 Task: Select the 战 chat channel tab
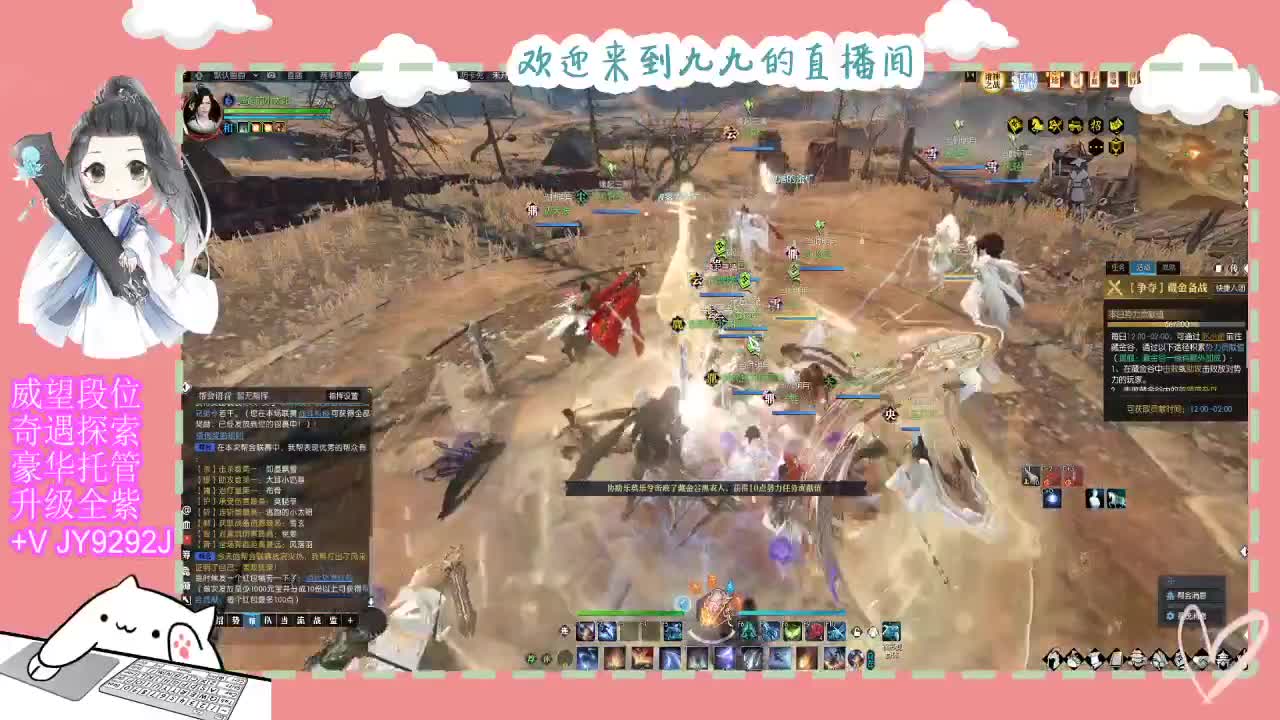pyautogui.click(x=317, y=621)
